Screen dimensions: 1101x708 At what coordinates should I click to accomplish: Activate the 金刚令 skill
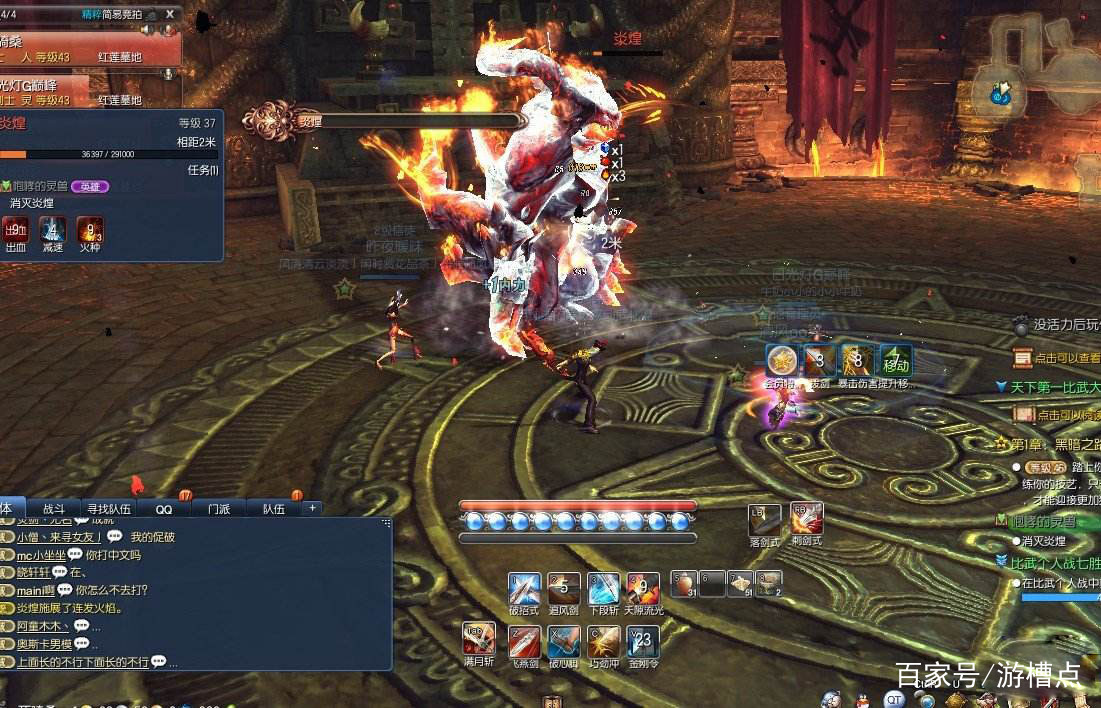point(642,641)
